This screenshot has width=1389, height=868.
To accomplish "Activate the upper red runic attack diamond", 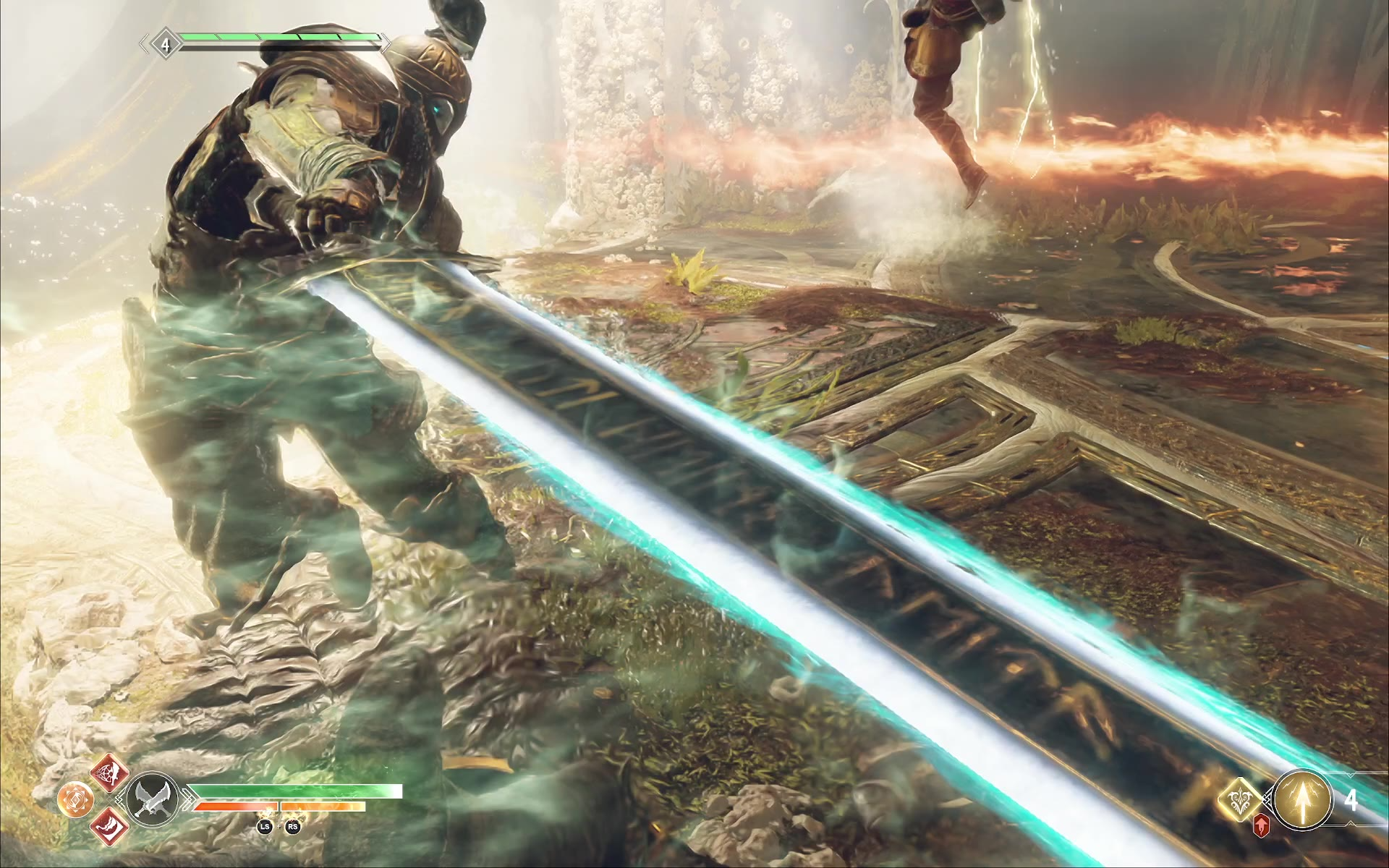I will 109,773.
